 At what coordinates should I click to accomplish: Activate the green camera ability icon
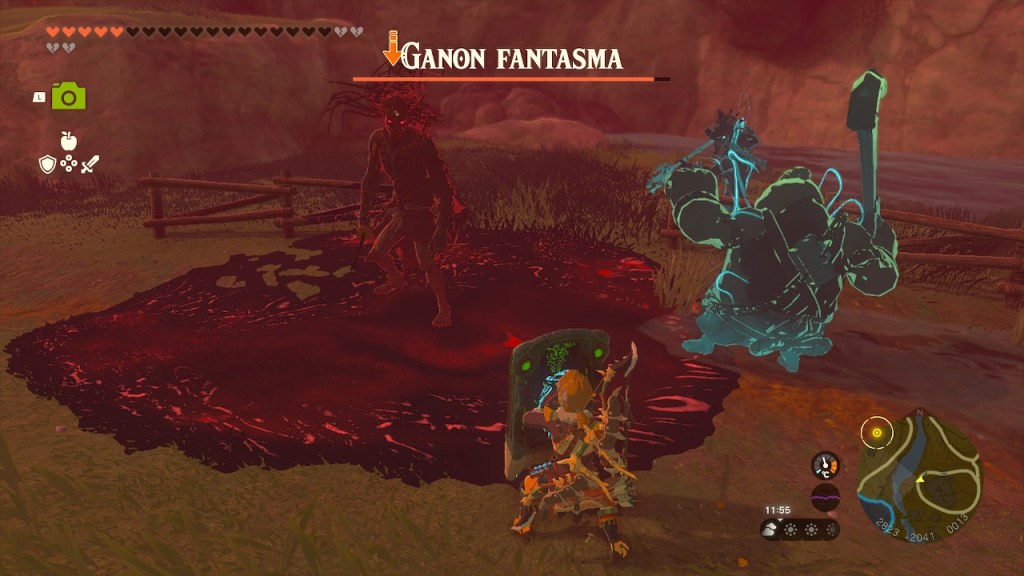pyautogui.click(x=69, y=96)
